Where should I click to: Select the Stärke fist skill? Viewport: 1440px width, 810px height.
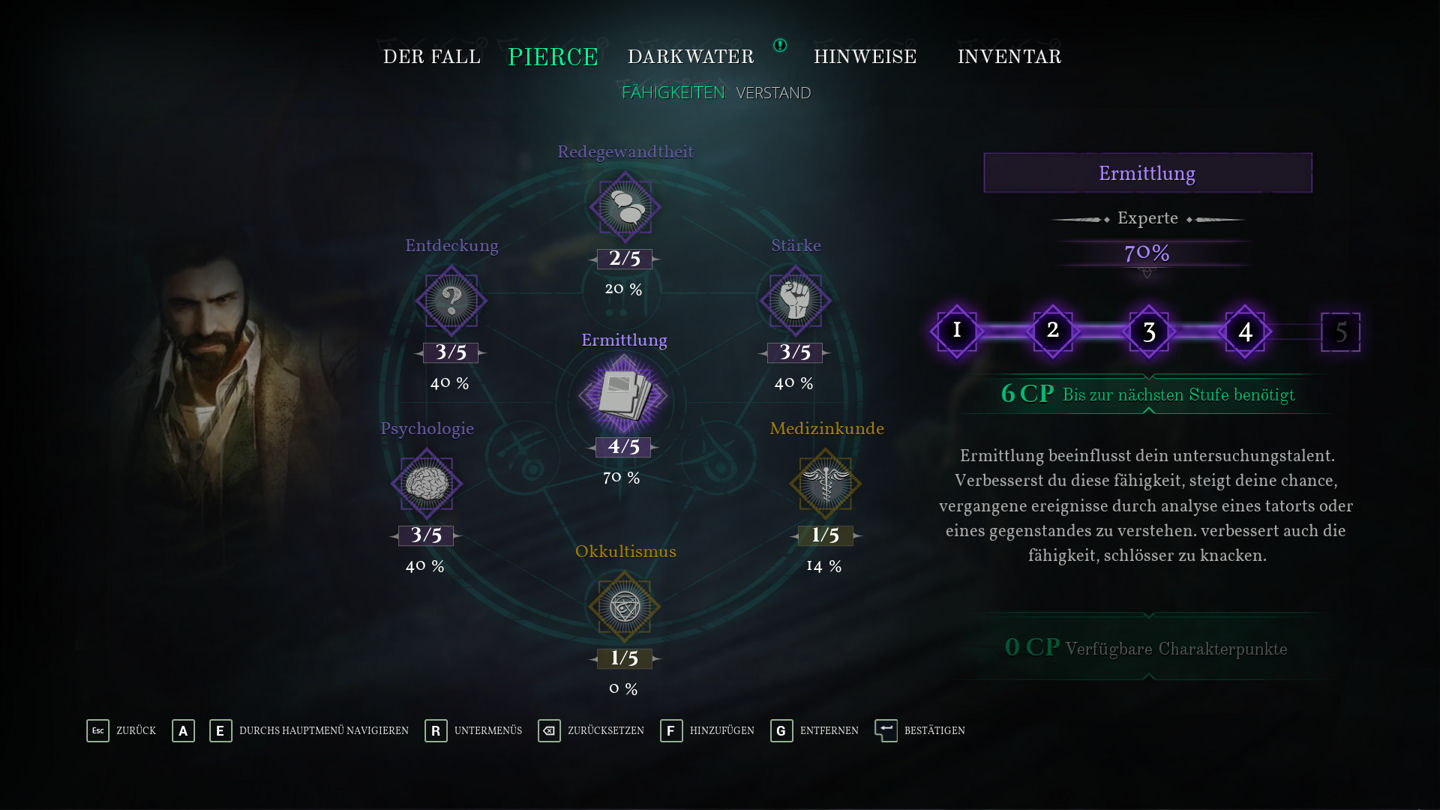click(x=795, y=300)
